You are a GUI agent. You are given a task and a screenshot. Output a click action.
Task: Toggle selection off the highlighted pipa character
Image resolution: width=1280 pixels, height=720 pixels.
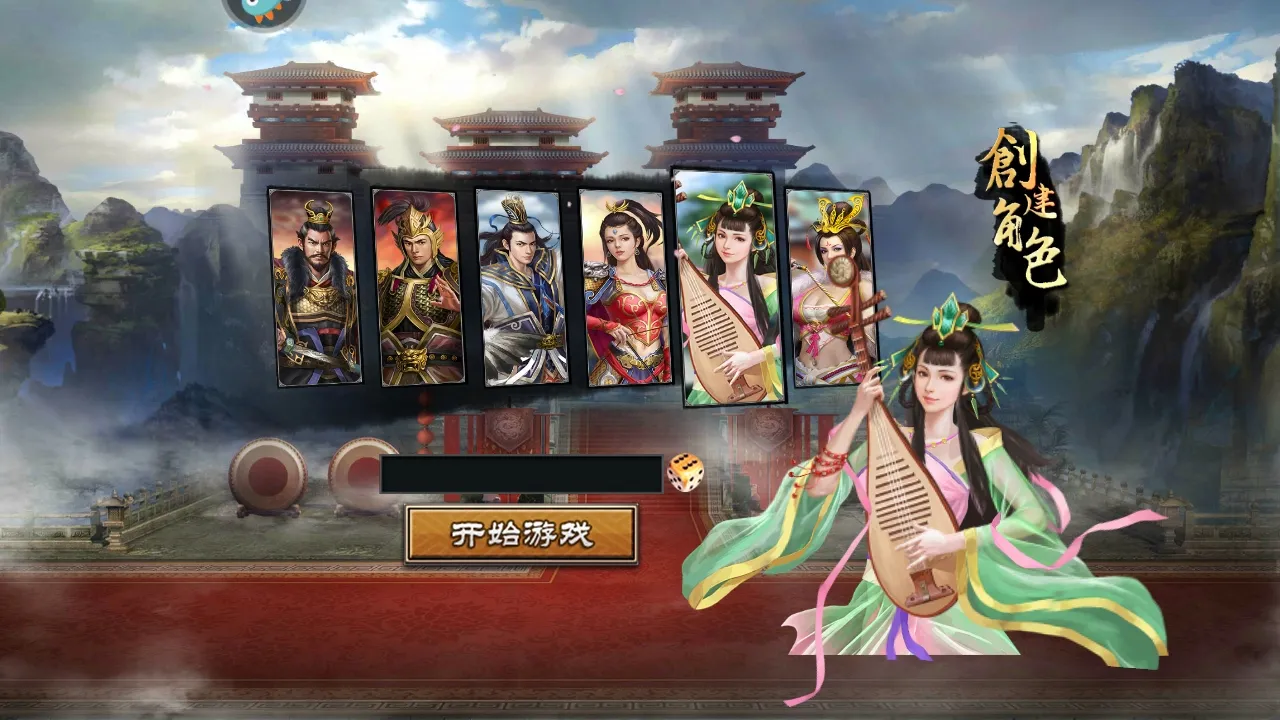[x=727, y=290]
